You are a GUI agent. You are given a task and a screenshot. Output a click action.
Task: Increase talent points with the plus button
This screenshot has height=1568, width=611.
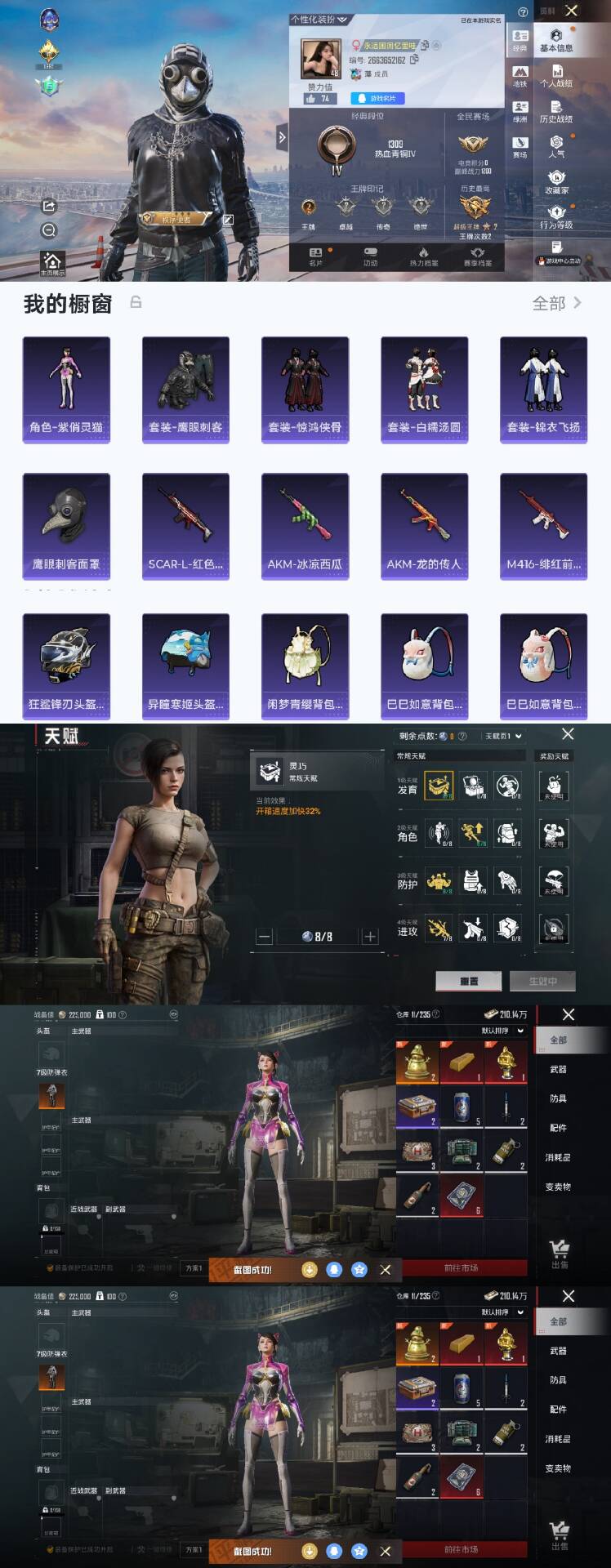tap(370, 937)
